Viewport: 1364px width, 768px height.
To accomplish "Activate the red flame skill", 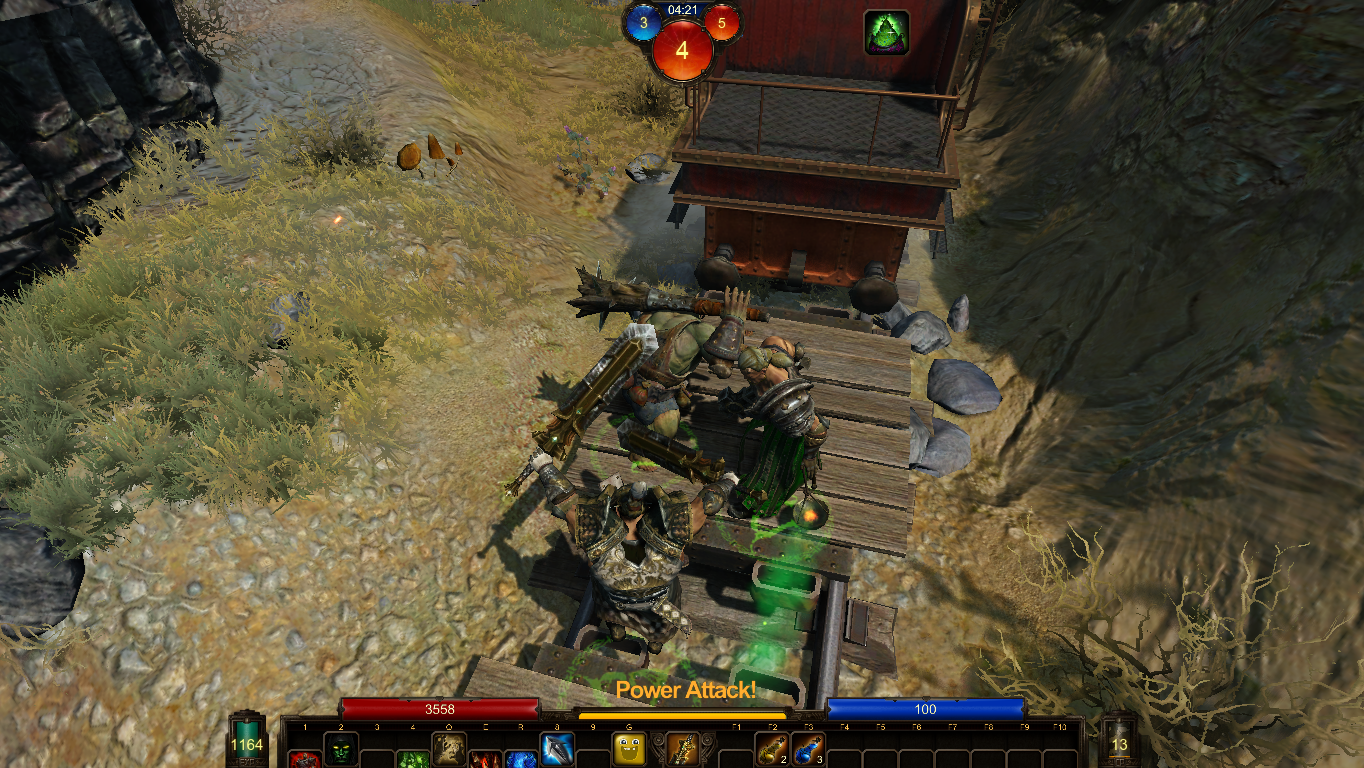I will pyautogui.click(x=485, y=760).
